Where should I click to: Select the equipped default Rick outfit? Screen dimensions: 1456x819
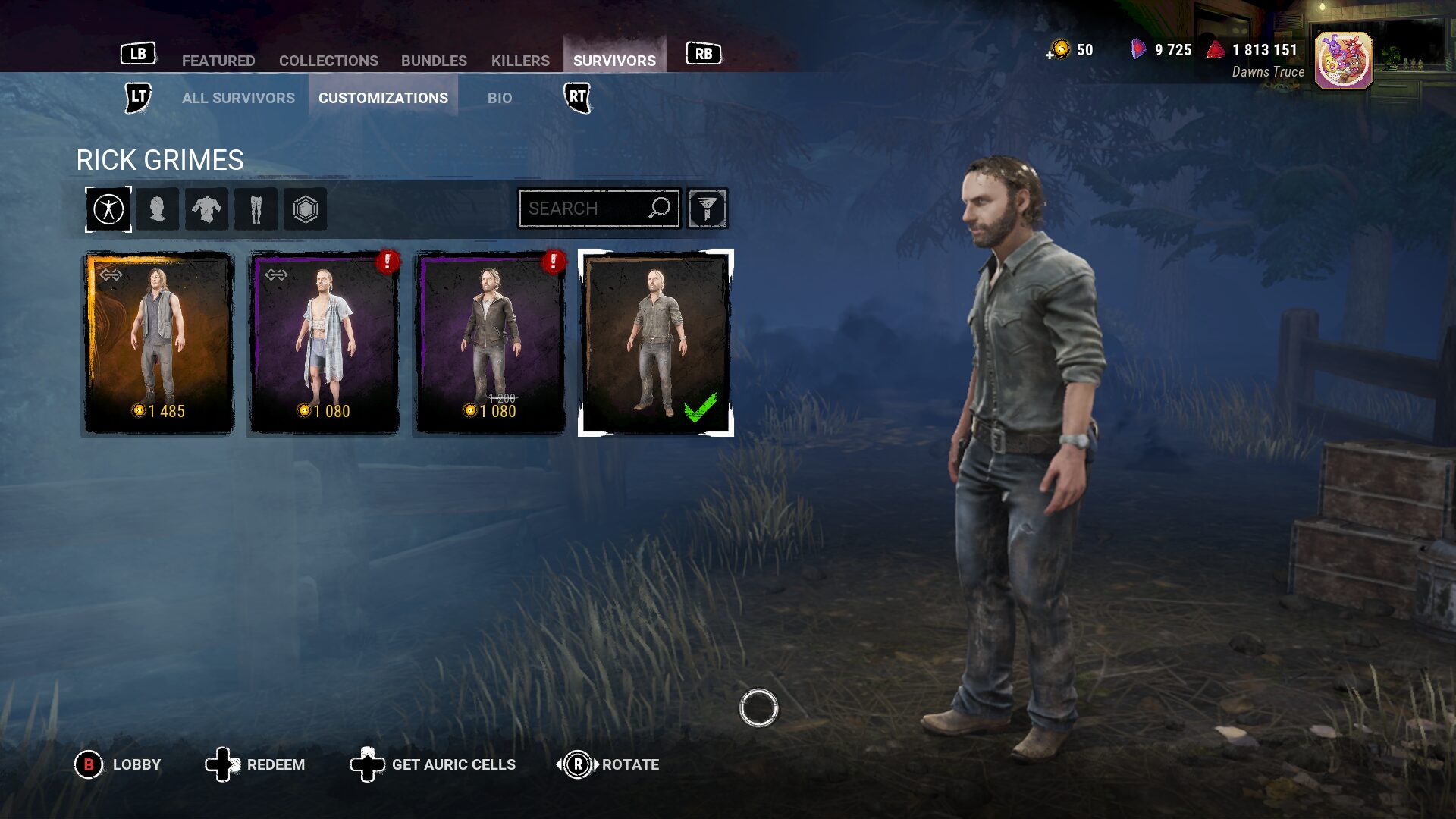656,343
